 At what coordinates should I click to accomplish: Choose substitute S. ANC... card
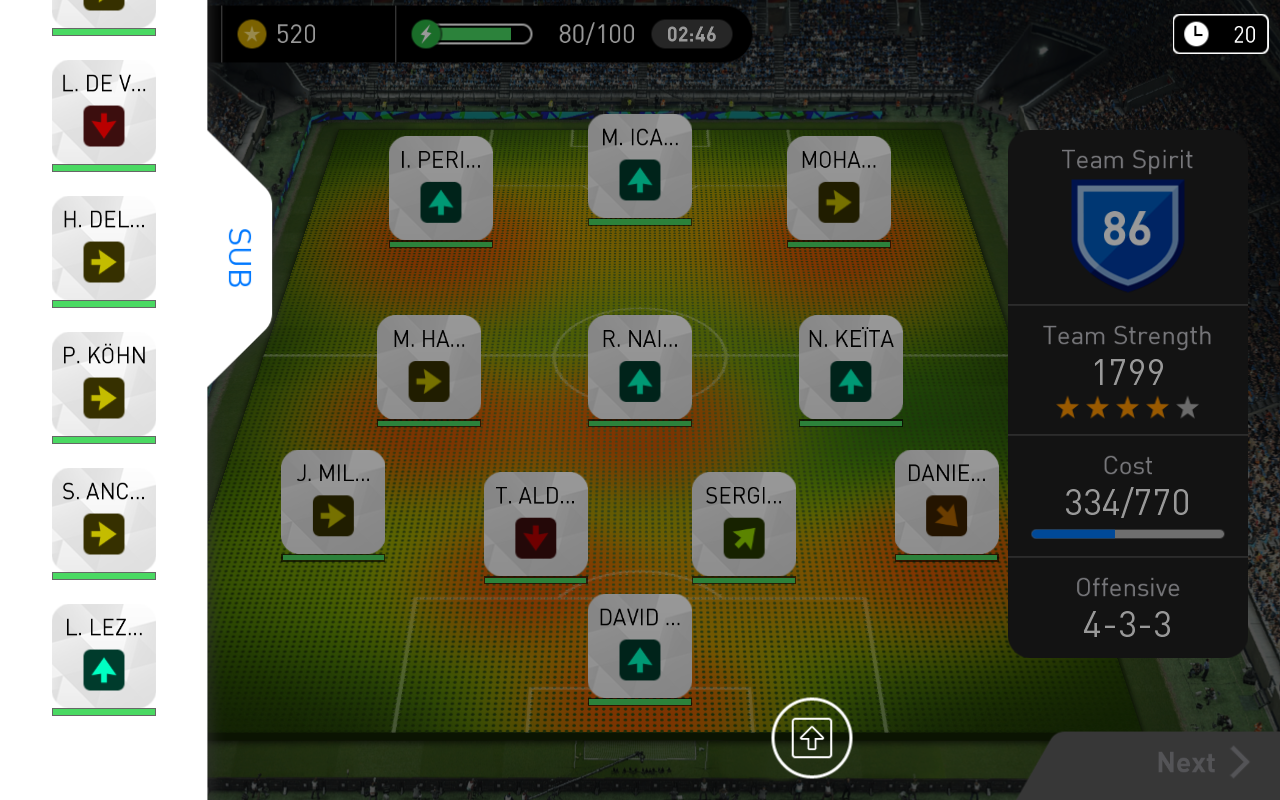tap(104, 521)
